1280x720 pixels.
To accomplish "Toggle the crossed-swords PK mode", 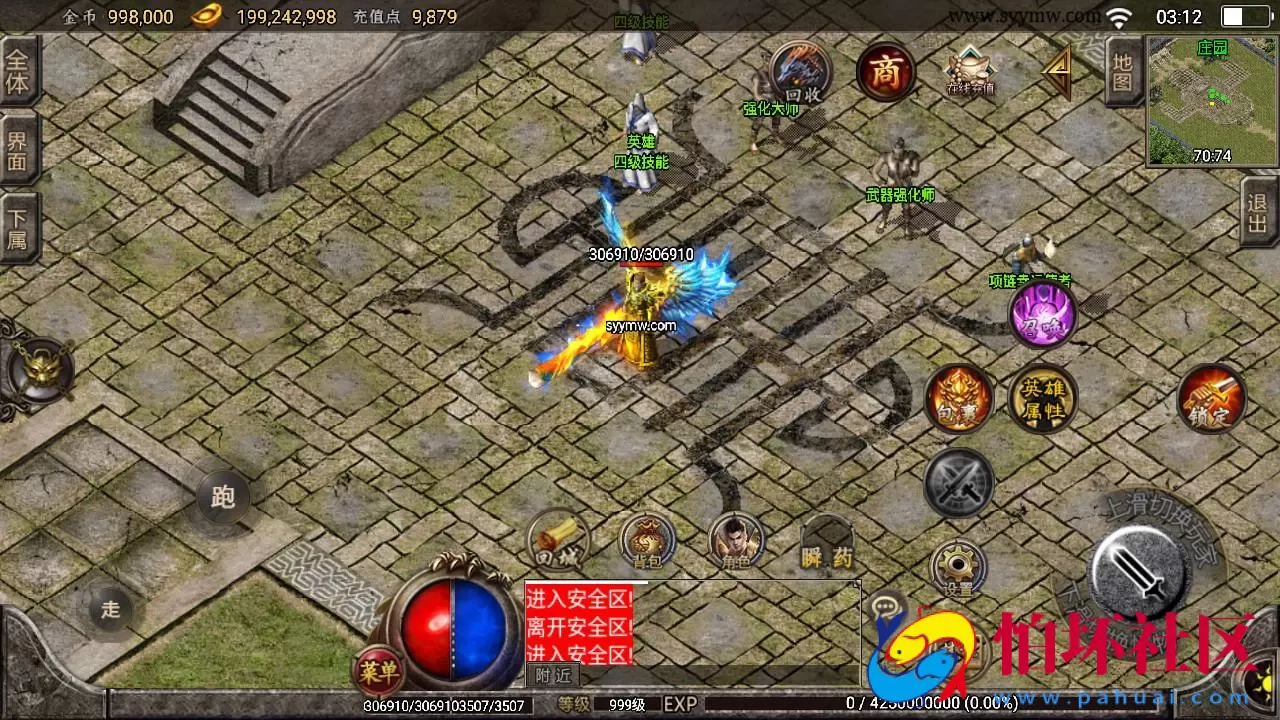I will (x=959, y=483).
